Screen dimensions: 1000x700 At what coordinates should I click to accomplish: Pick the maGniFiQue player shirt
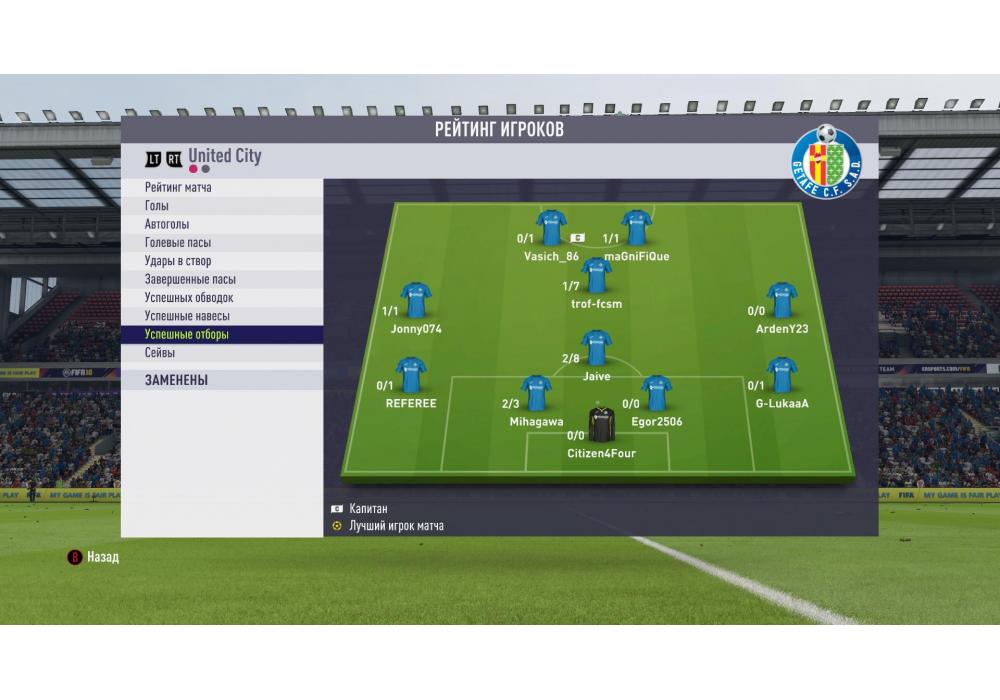[637, 228]
